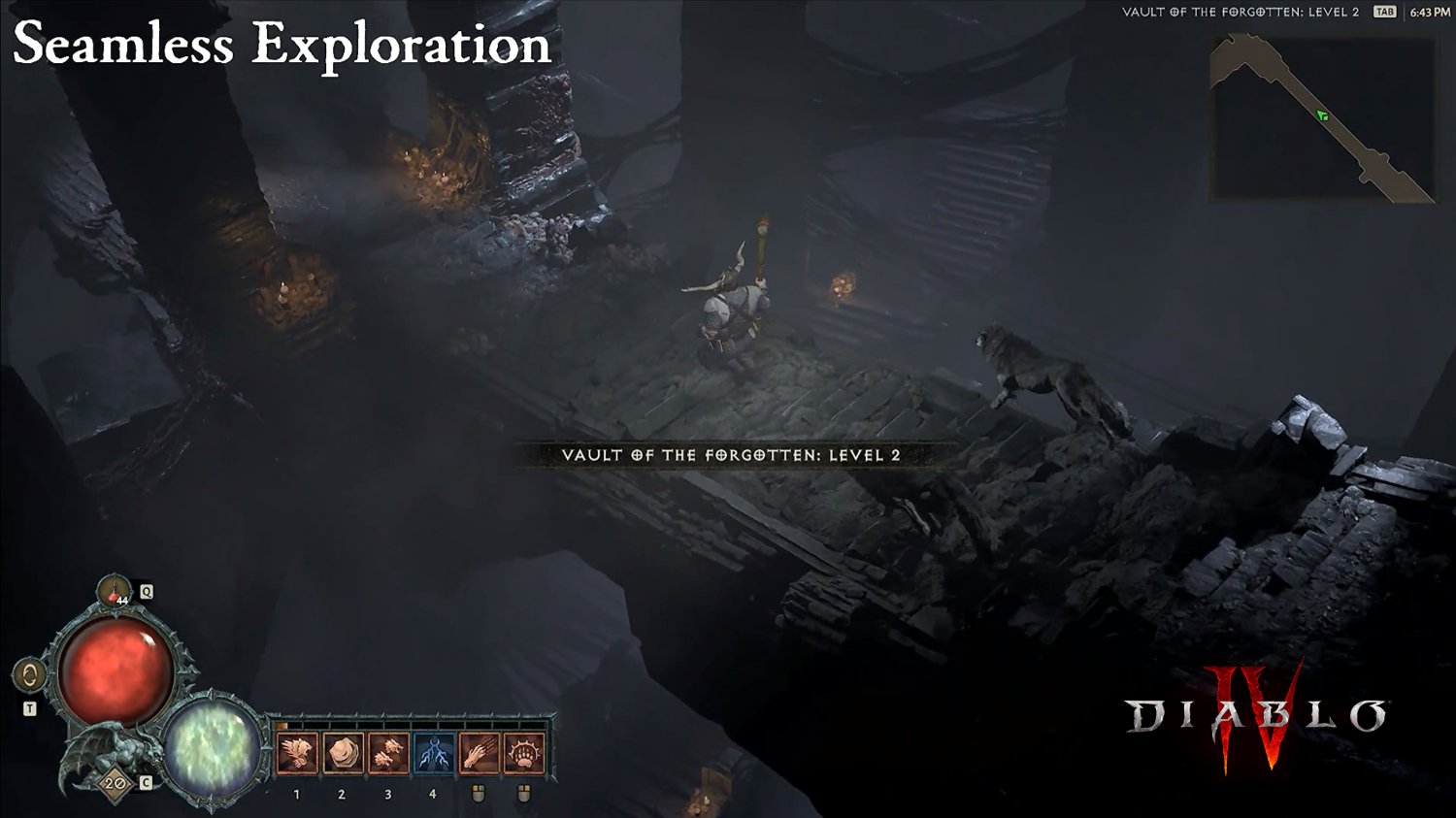This screenshot has height=818, width=1456.
Task: Open the town portal swirl icon
Action: (x=29, y=675)
